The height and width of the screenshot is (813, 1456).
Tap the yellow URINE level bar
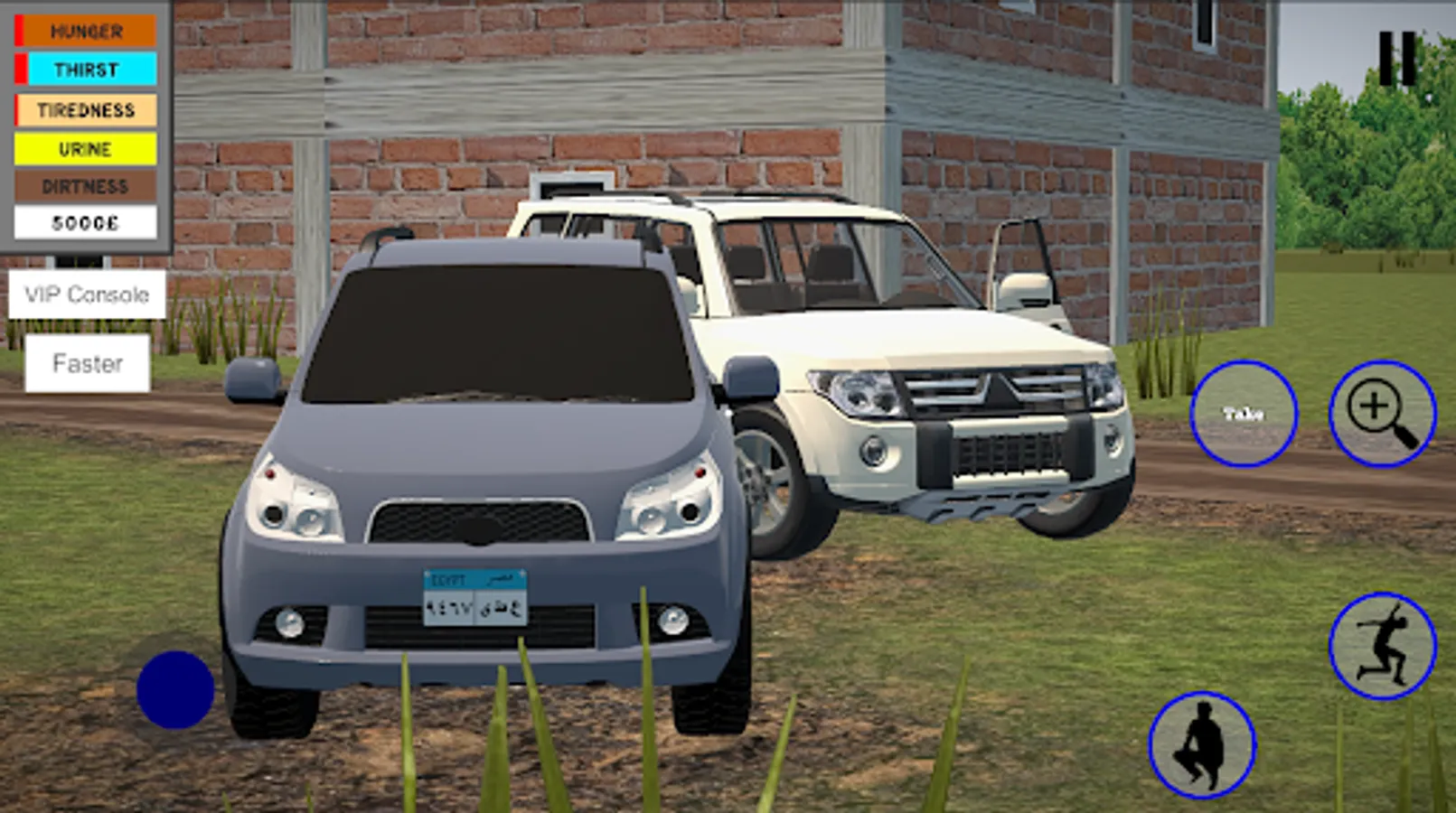(86, 148)
